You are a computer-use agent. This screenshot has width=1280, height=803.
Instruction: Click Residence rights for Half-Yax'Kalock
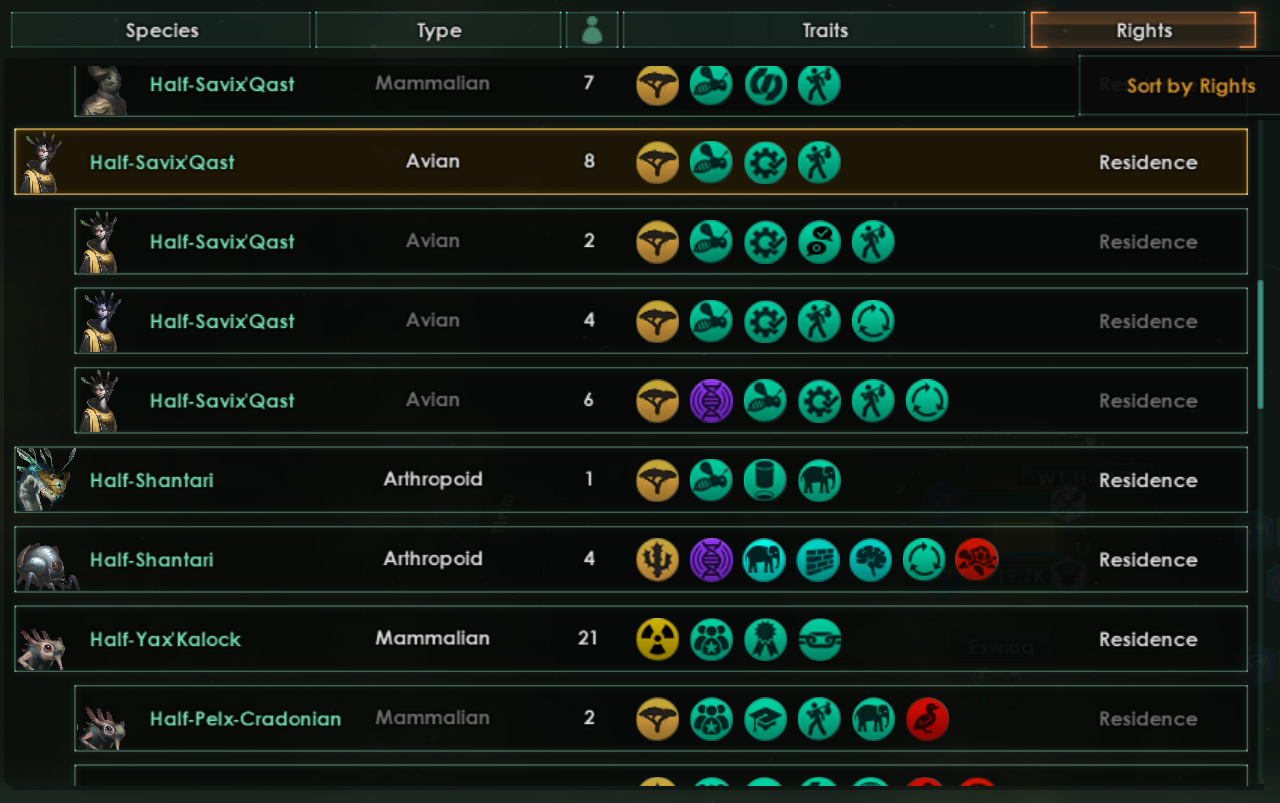pyautogui.click(x=1148, y=639)
